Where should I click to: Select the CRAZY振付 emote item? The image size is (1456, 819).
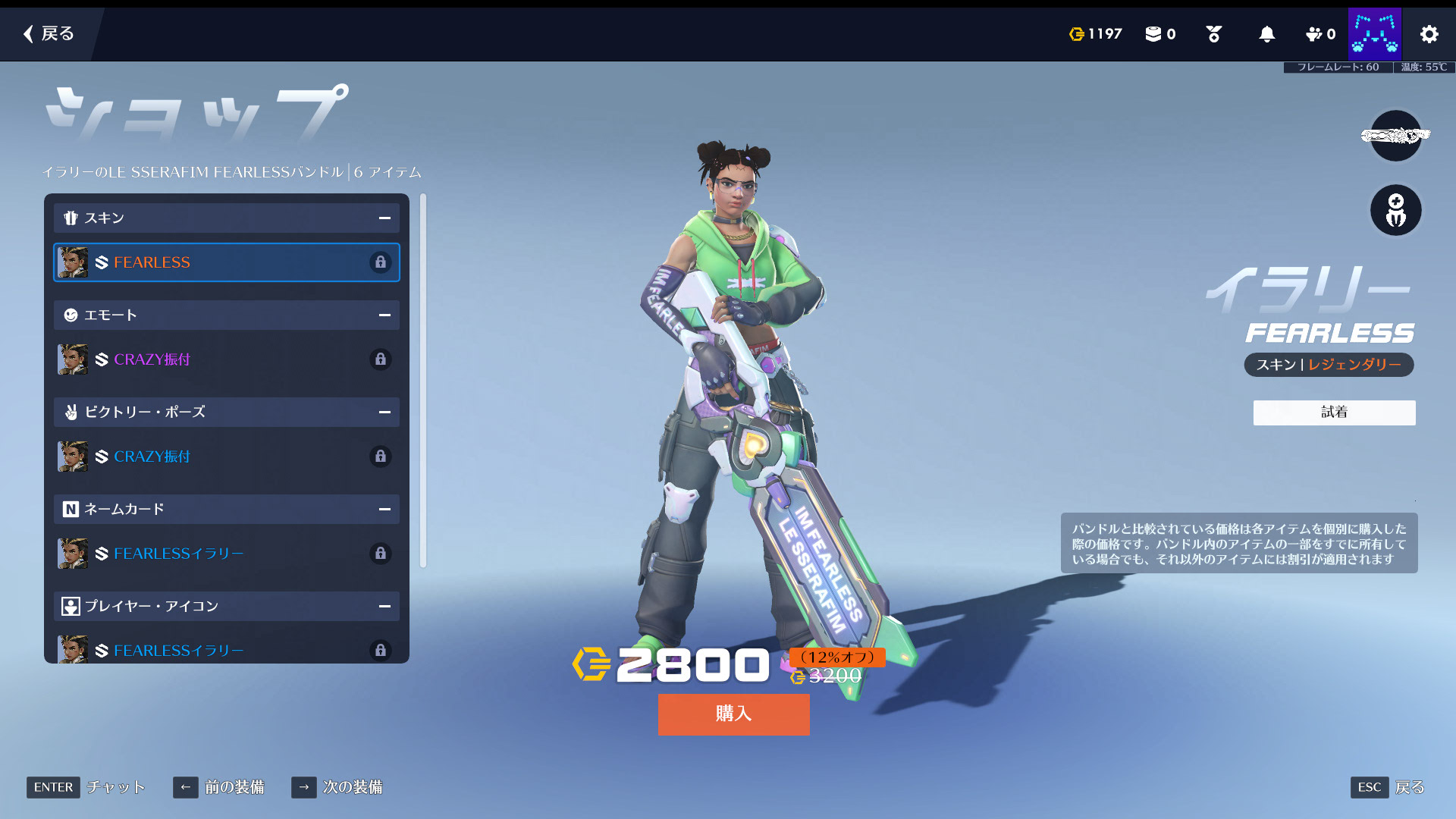coord(226,359)
